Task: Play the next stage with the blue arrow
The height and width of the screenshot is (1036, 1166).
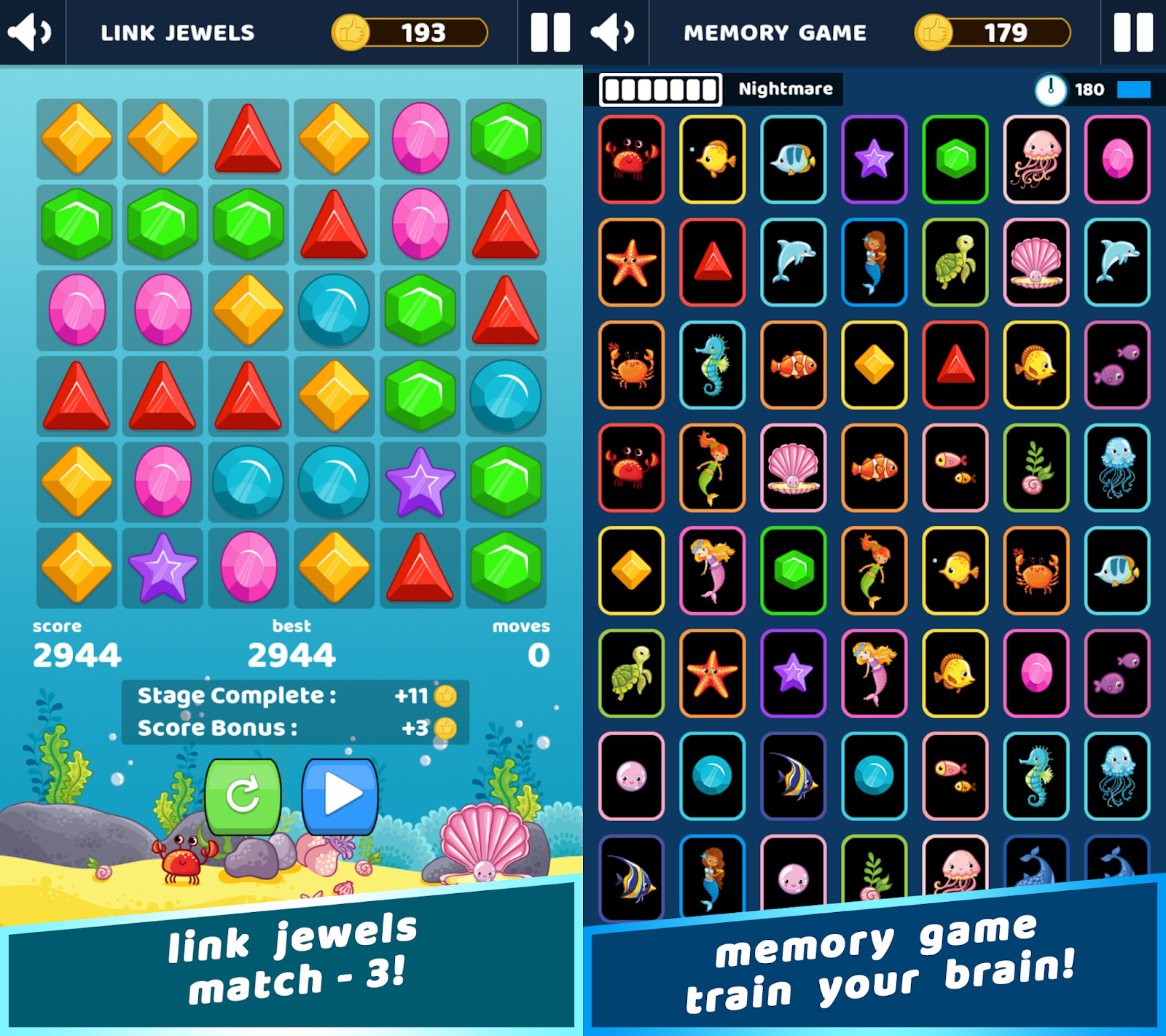Action: pos(340,797)
